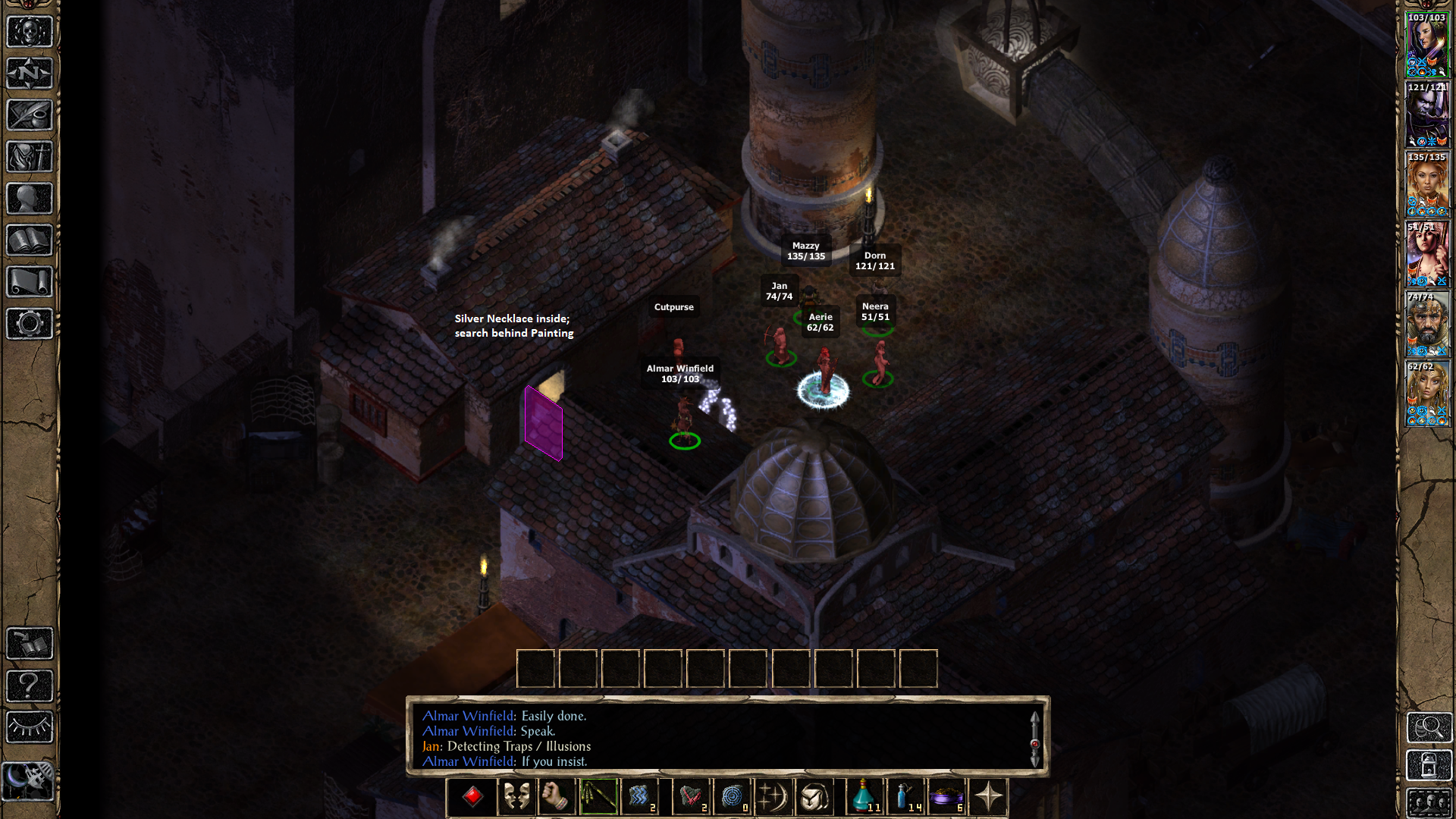Open the inventory armor button
The image size is (1456, 819).
[30, 157]
